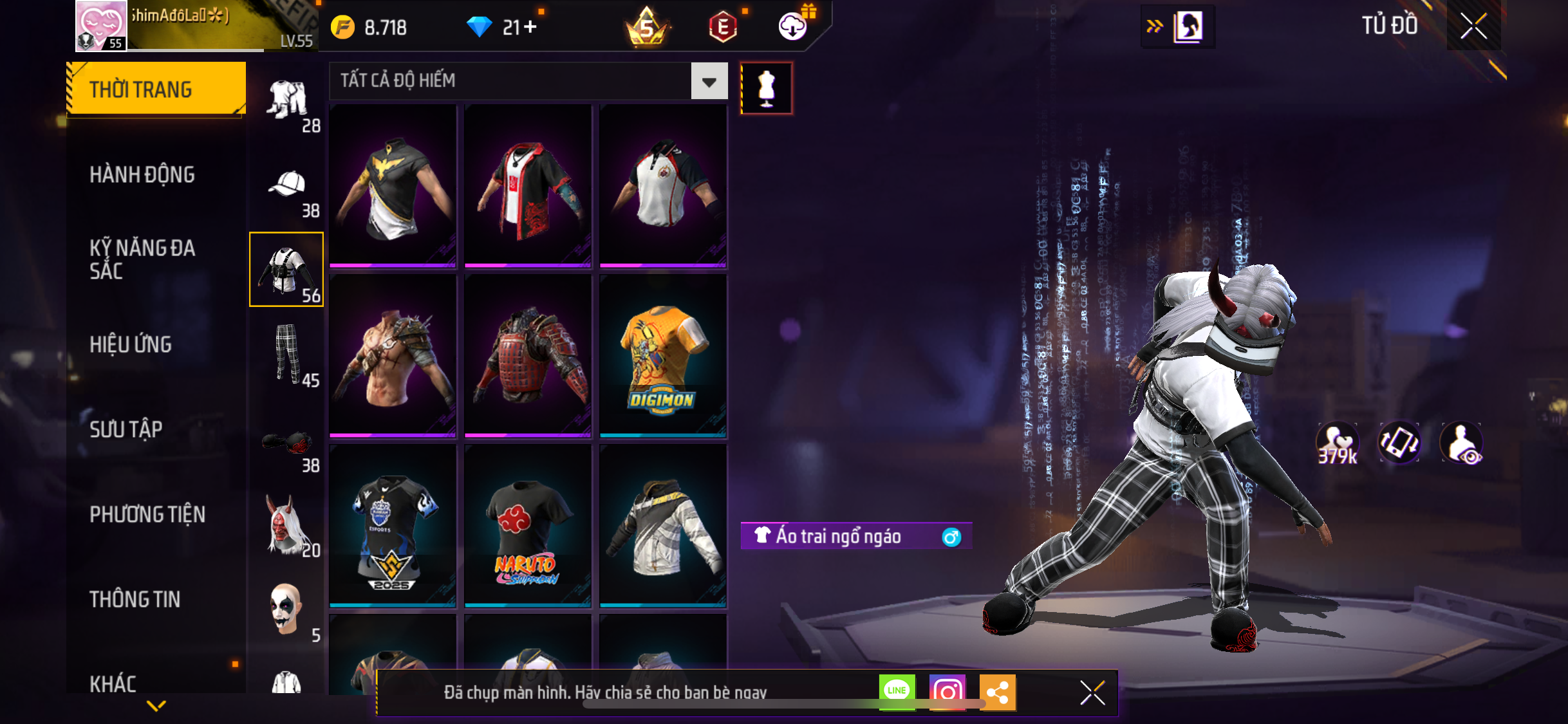
Task: Open the TẤT CẢ ĐỘ HIẾM rarity dropdown
Action: click(x=709, y=81)
